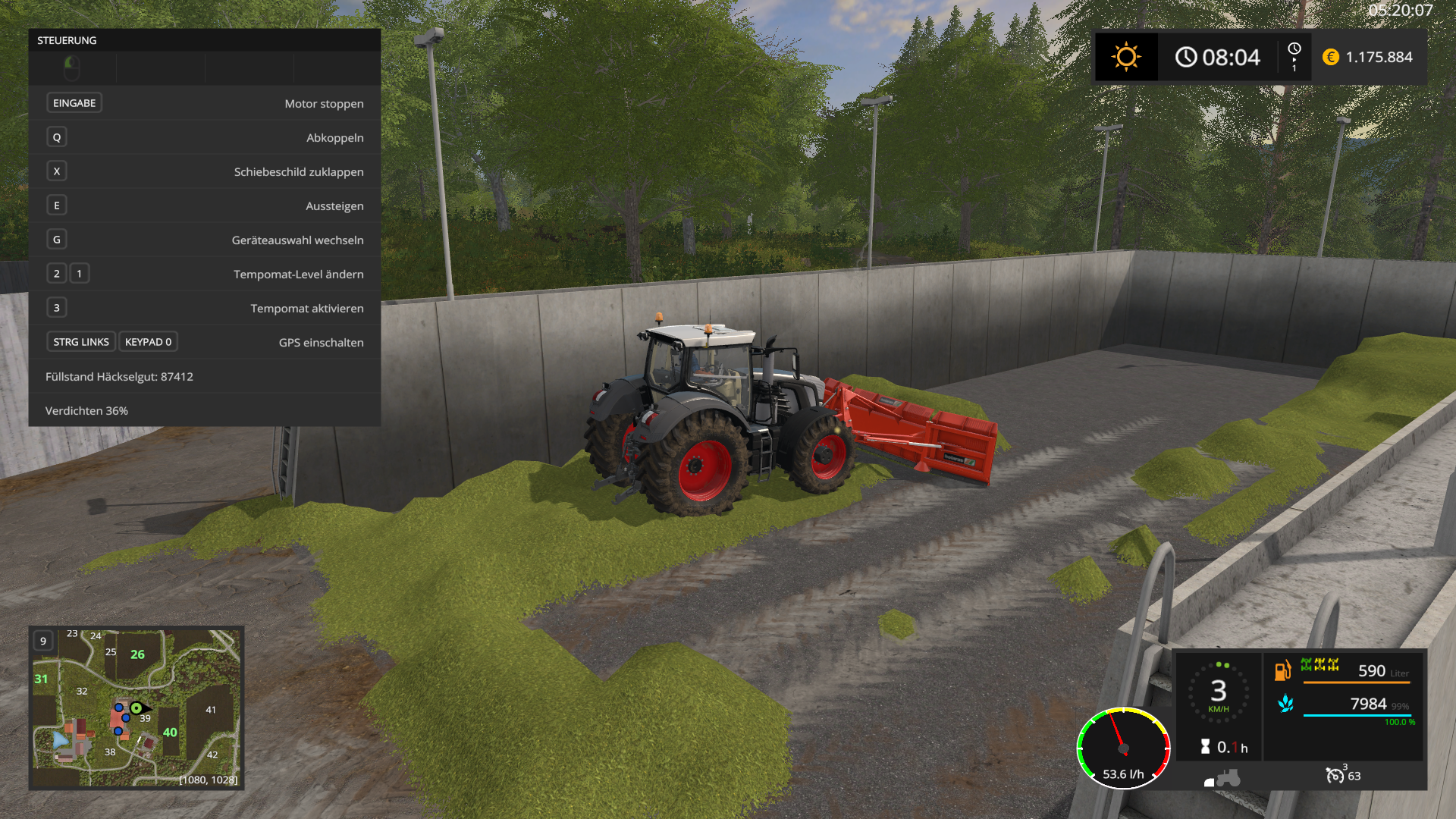Select the green player marker on minimap

[x=136, y=708]
